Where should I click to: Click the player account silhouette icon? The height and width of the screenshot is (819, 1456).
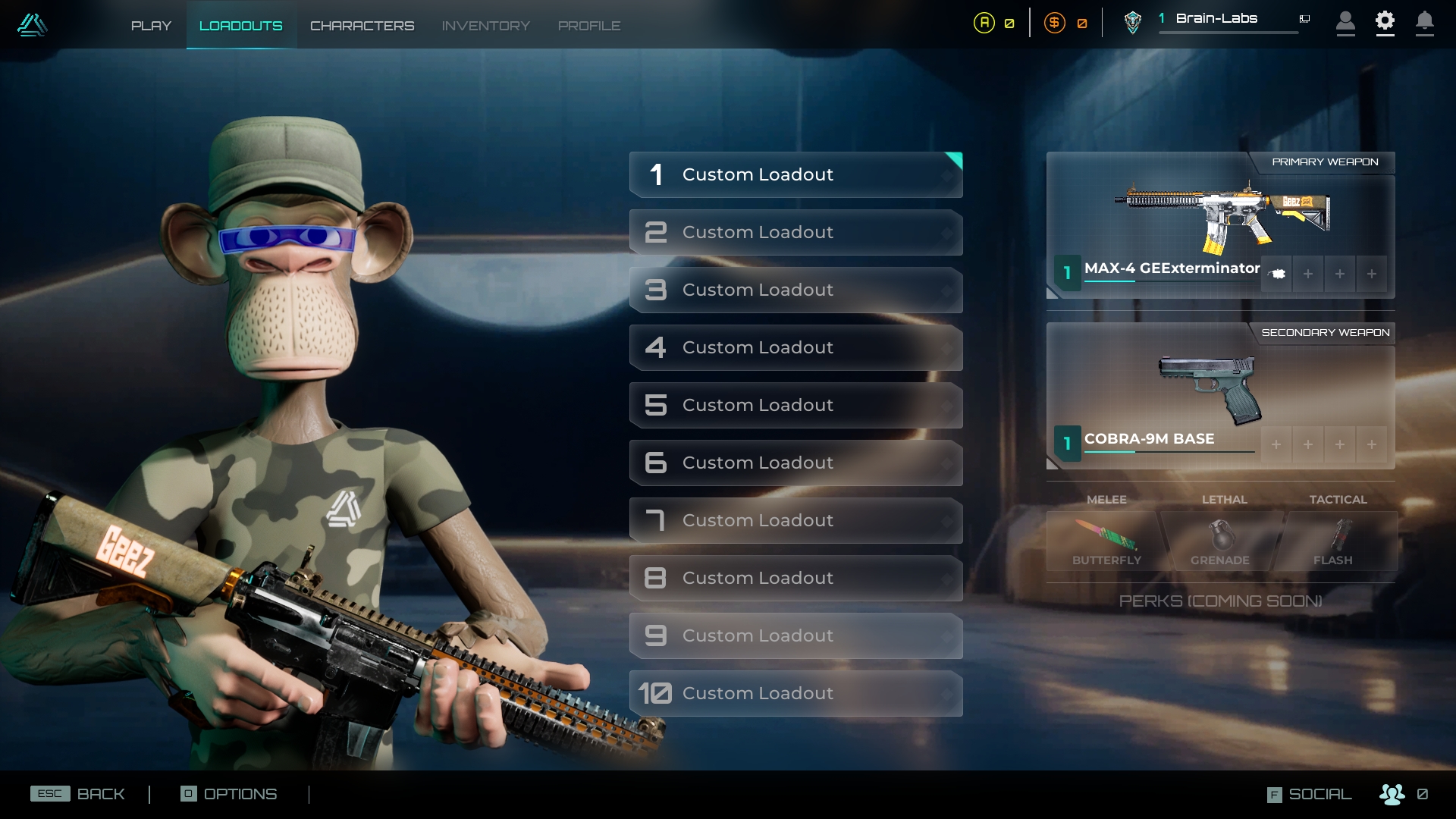tap(1345, 22)
